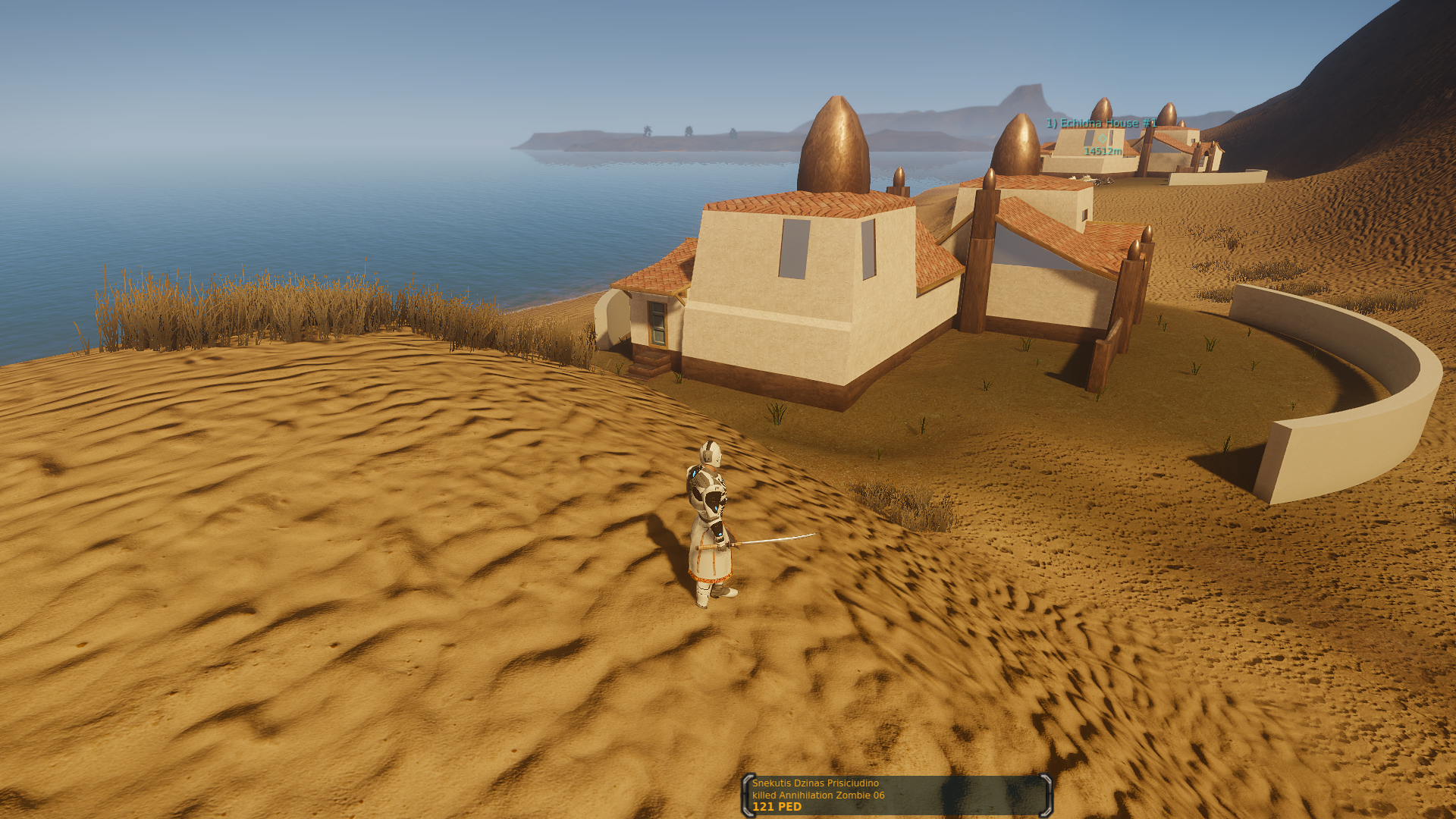1456x819 pixels.
Task: Select the Annihilation Zombie kill notification panel
Action: pos(897,795)
